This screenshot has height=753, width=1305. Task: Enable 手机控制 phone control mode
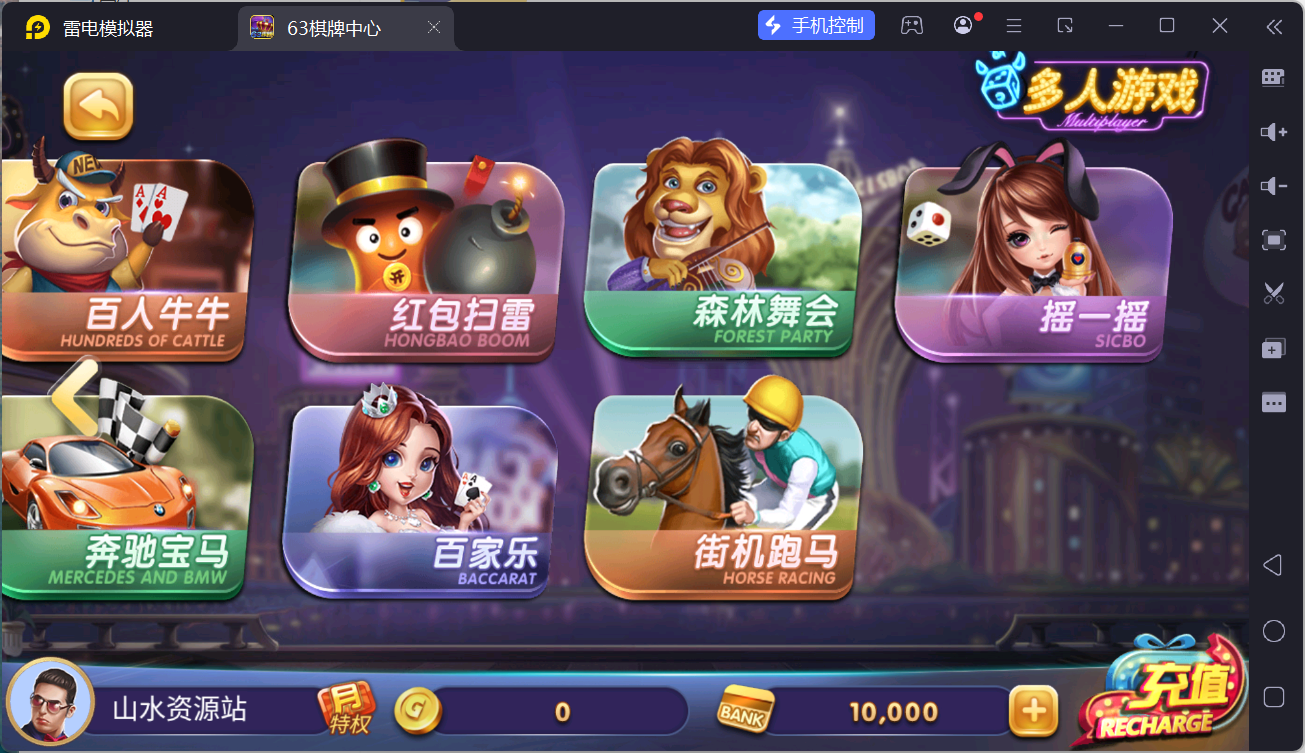(816, 25)
